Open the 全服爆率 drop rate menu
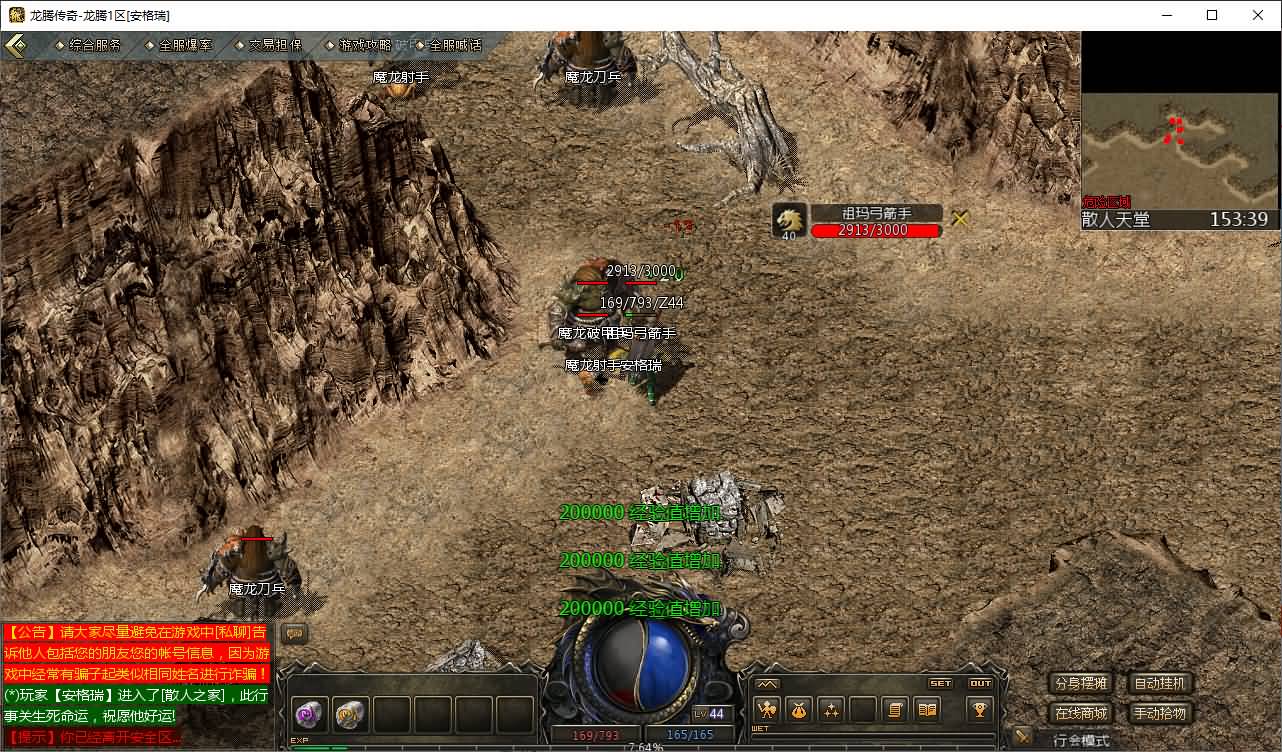 pos(180,45)
